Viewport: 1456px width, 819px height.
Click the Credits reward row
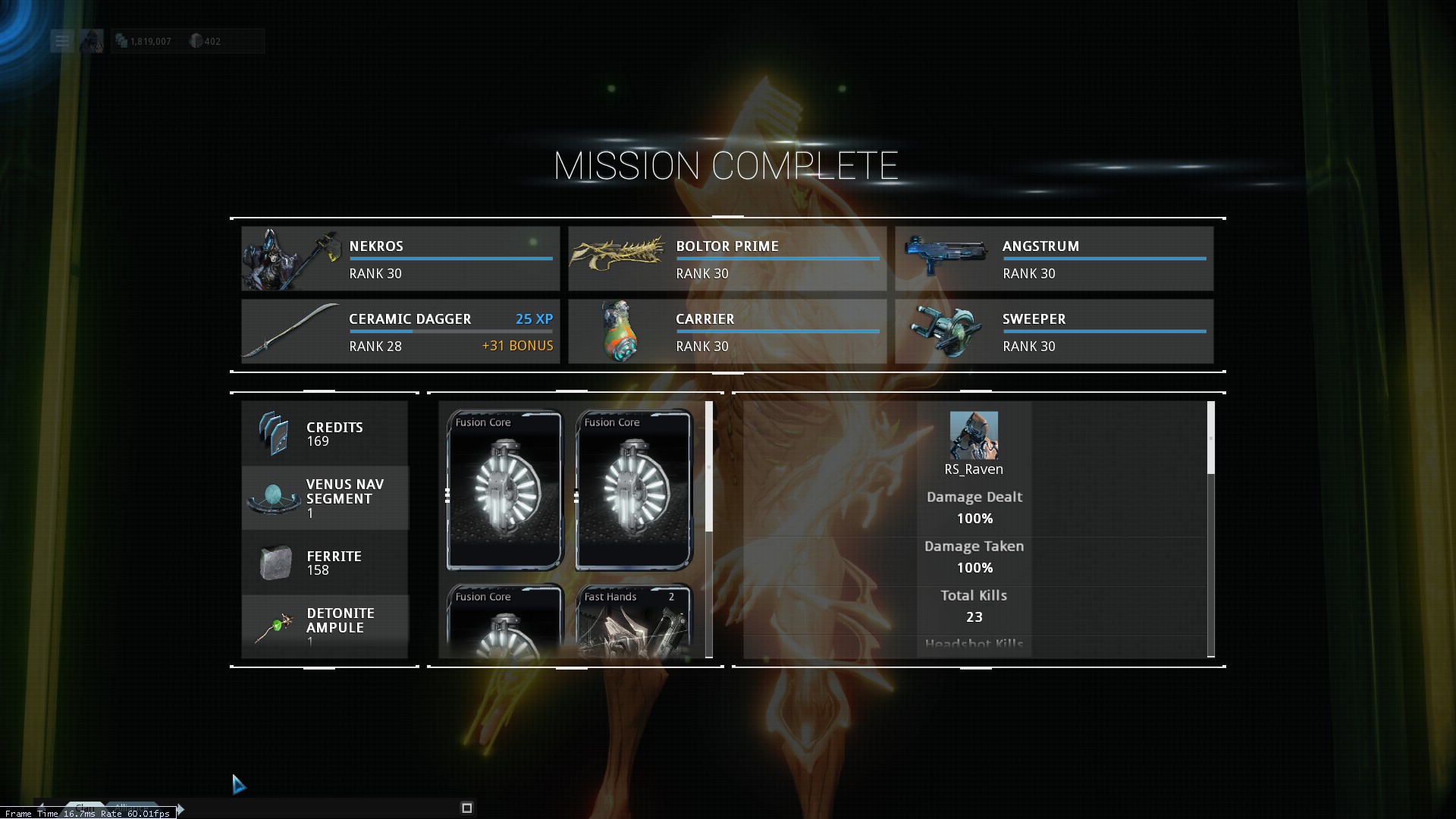tap(325, 434)
